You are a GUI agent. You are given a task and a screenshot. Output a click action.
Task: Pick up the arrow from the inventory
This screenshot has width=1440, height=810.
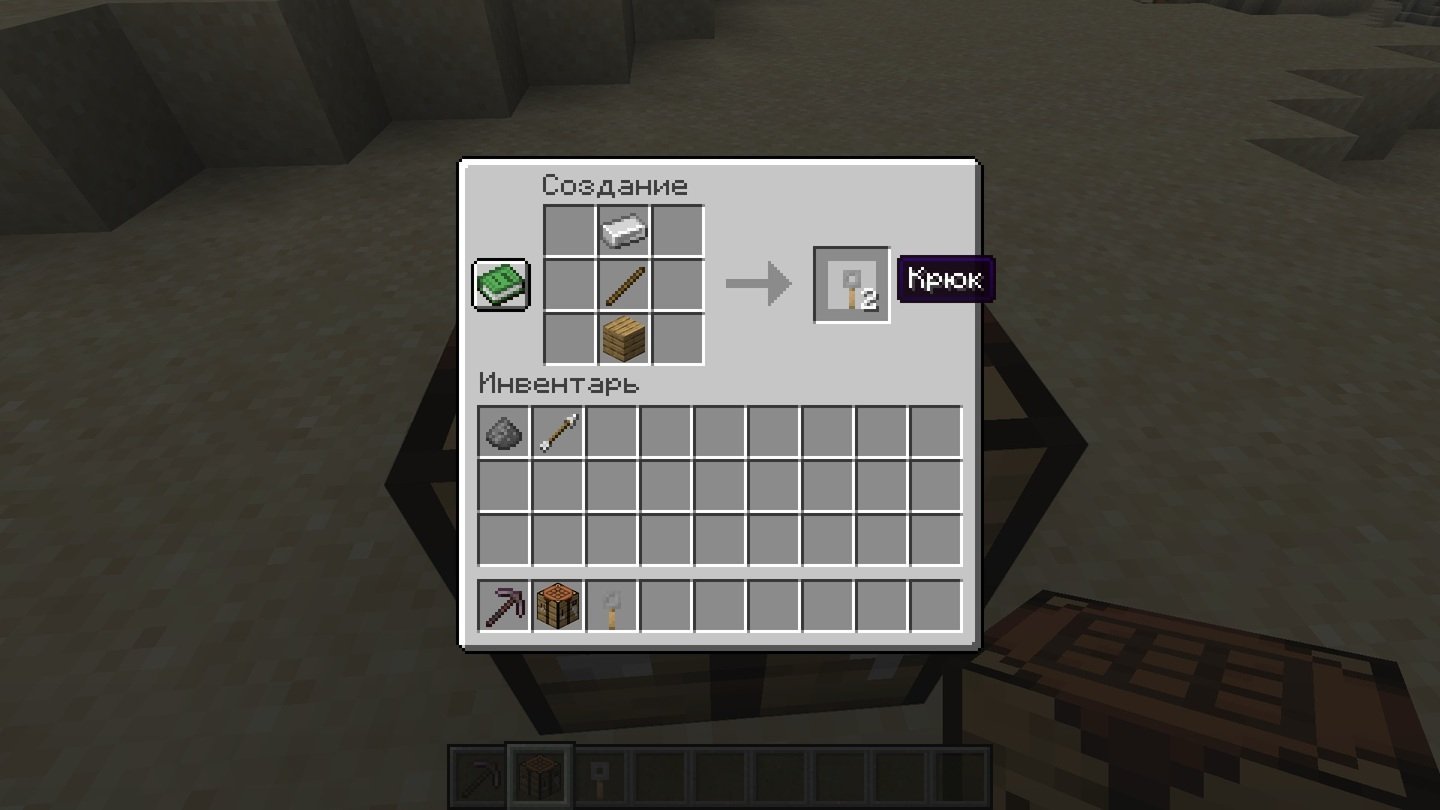(558, 432)
